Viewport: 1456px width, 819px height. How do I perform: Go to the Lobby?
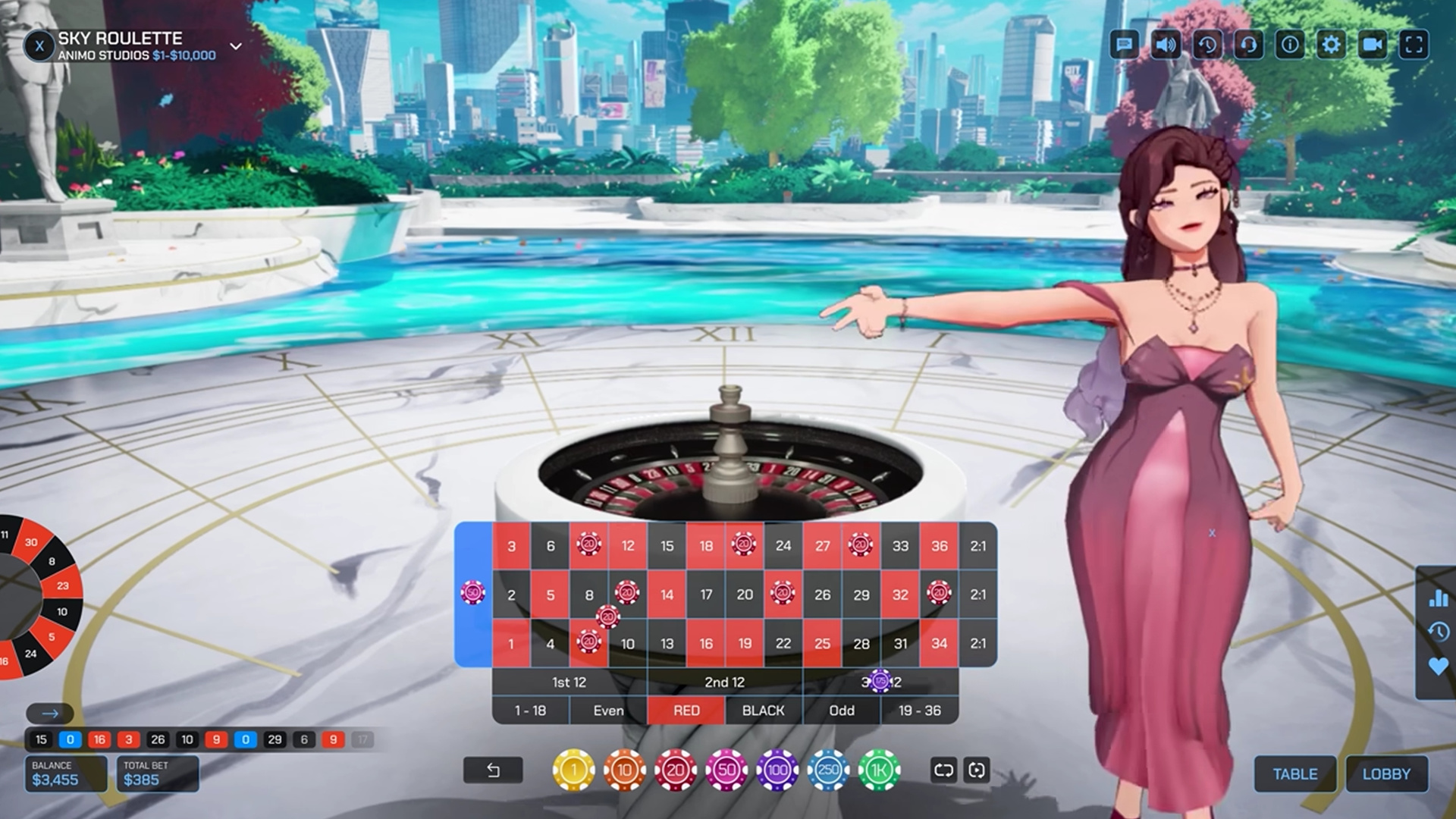click(x=1387, y=774)
